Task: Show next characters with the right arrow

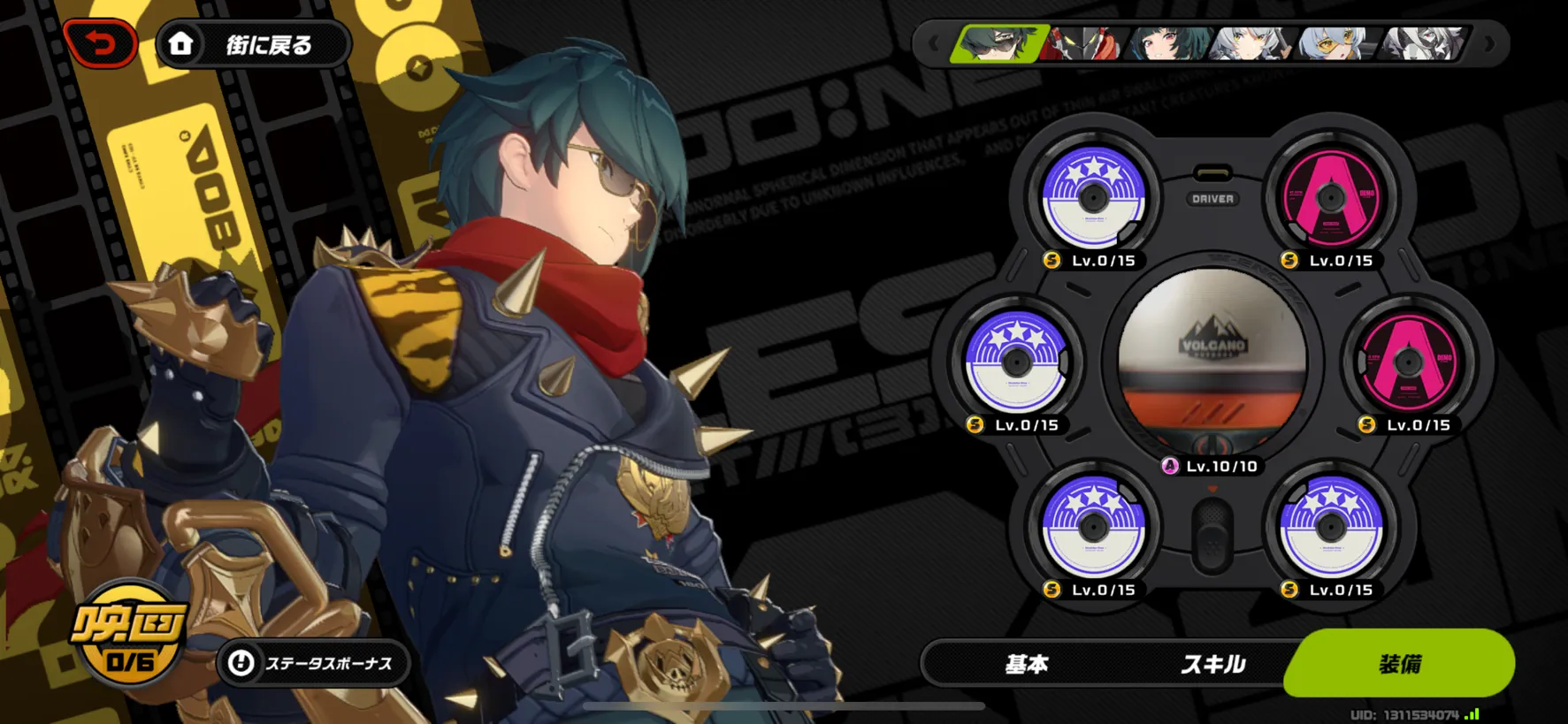Action: click(1488, 43)
